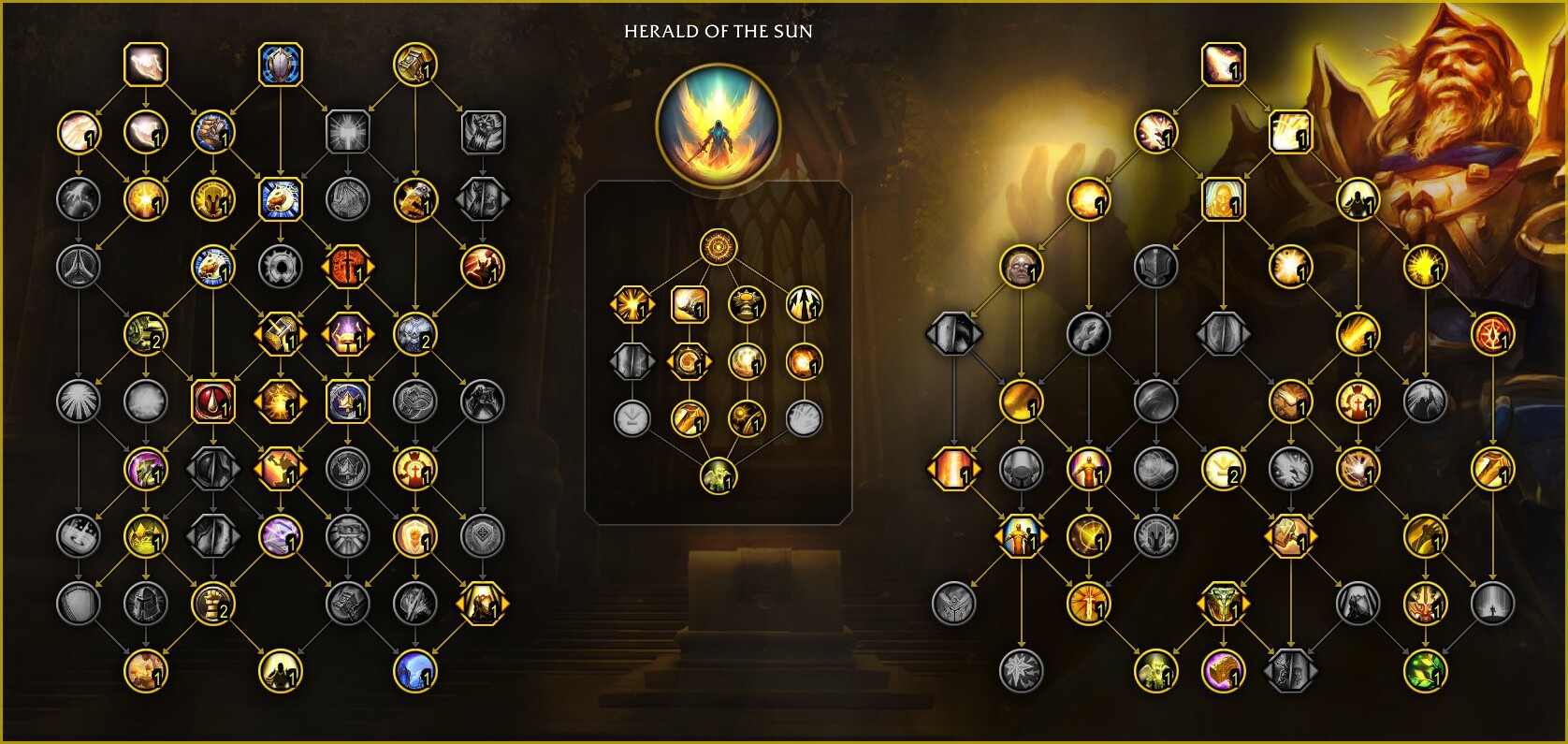Choose the unlearned gray starburst talent

1021,670
